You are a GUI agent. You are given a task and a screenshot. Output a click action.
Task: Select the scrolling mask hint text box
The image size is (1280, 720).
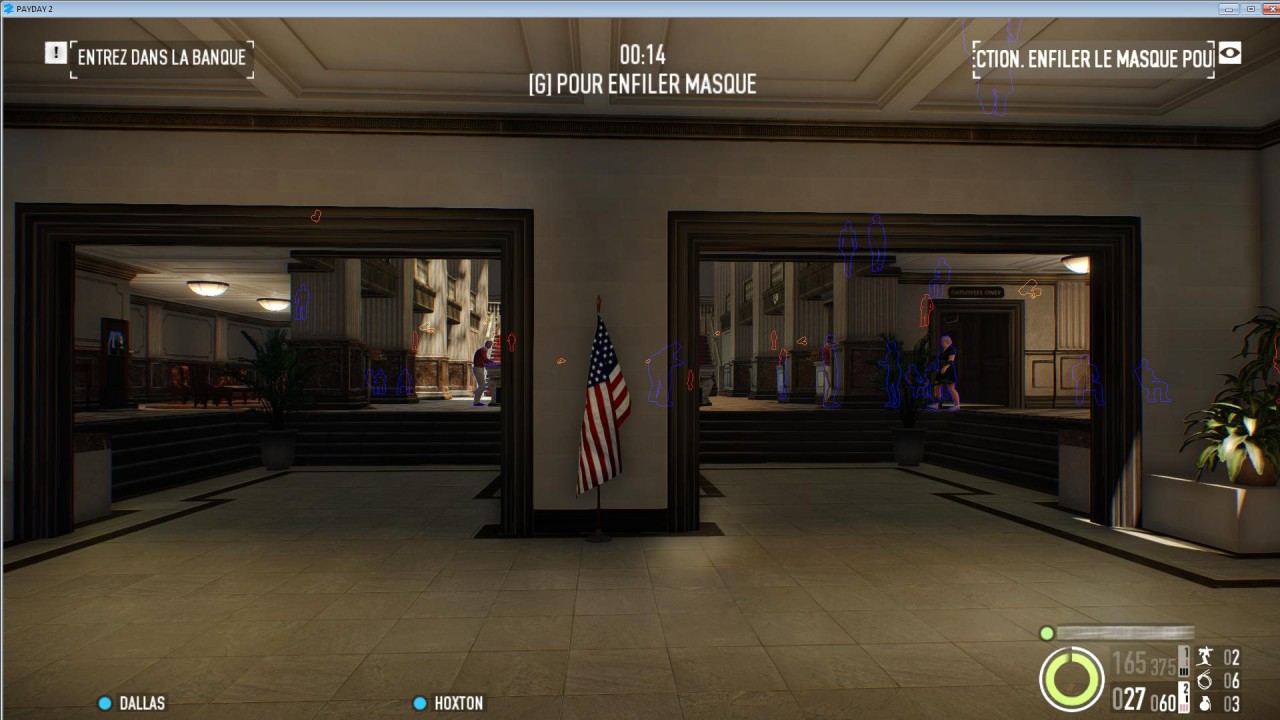point(1093,59)
